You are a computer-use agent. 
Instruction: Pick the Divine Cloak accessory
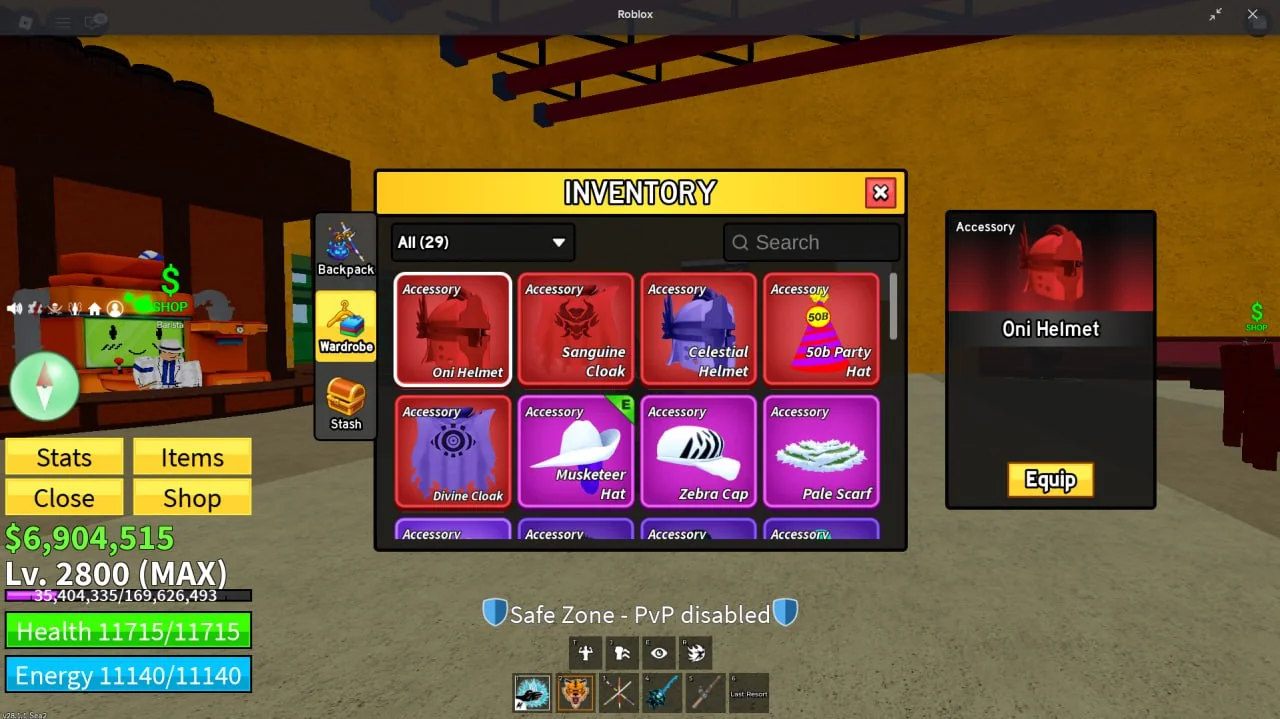(453, 452)
